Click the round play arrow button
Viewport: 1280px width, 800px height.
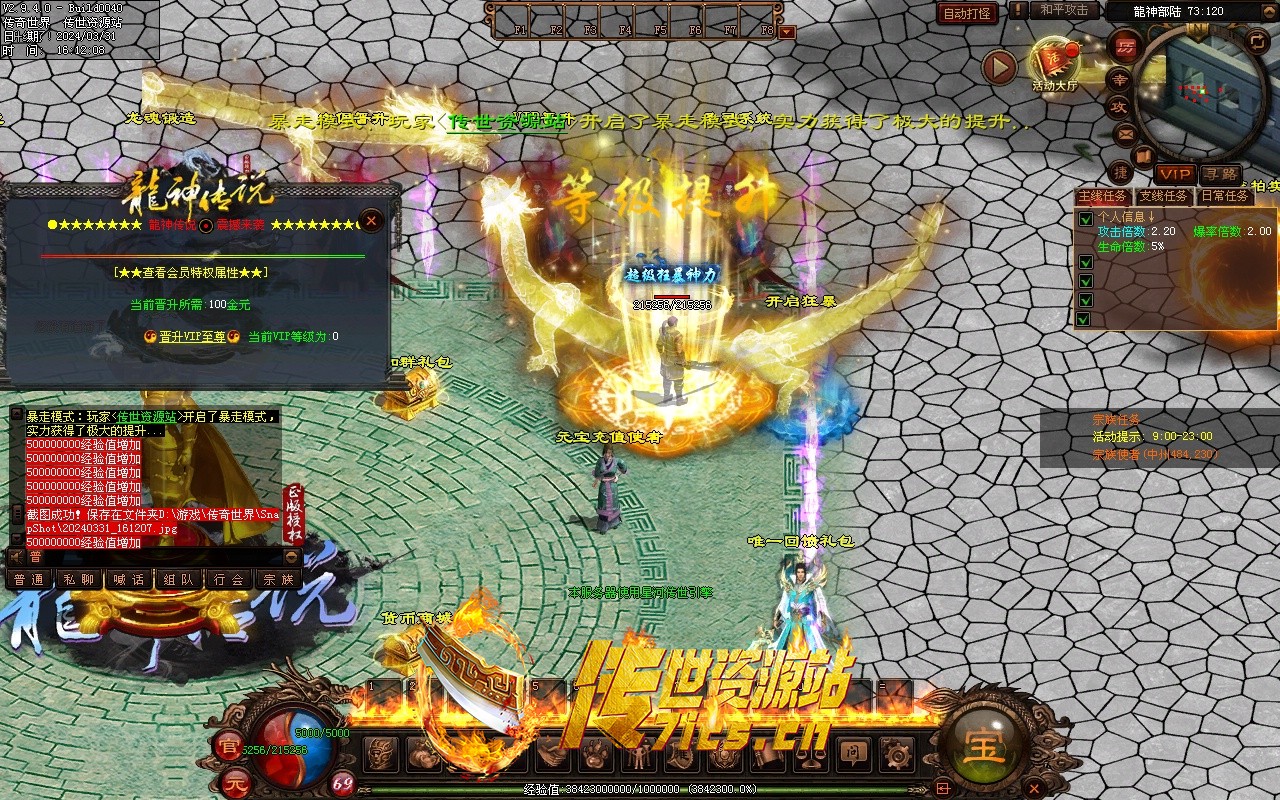pos(998,67)
